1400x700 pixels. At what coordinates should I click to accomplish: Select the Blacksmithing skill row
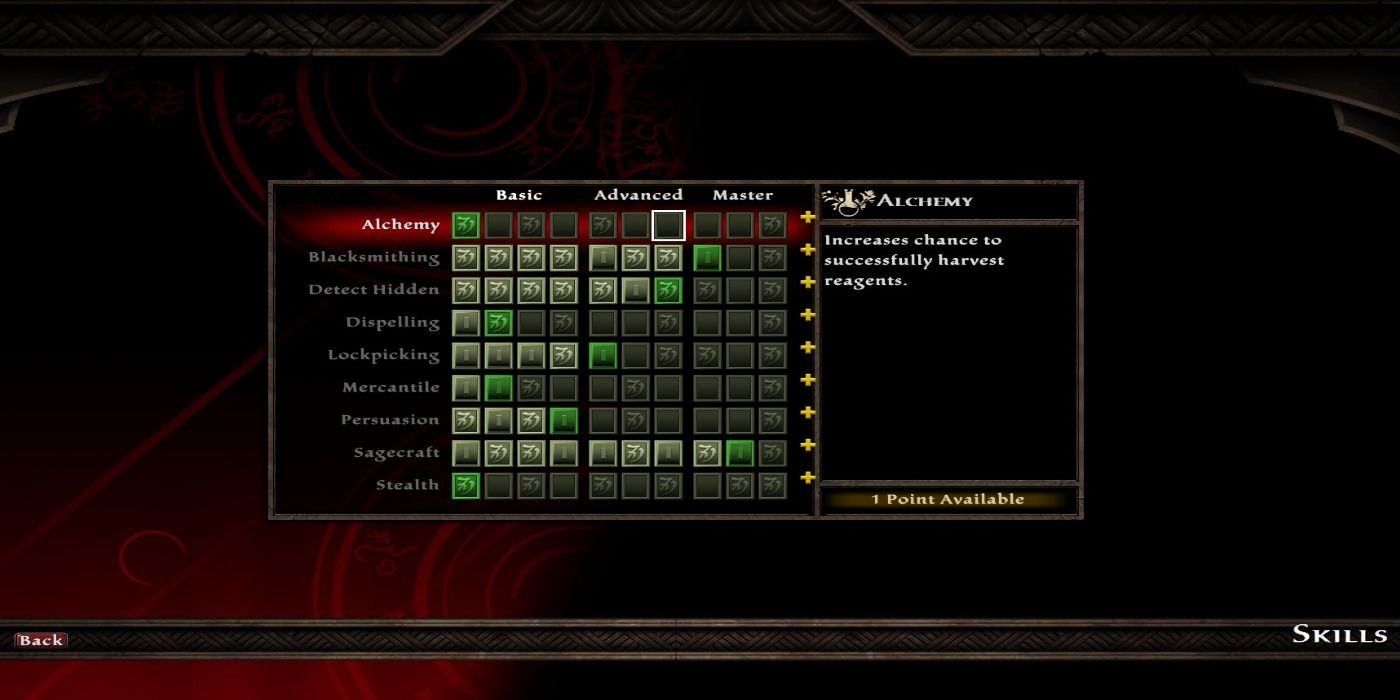[374, 257]
